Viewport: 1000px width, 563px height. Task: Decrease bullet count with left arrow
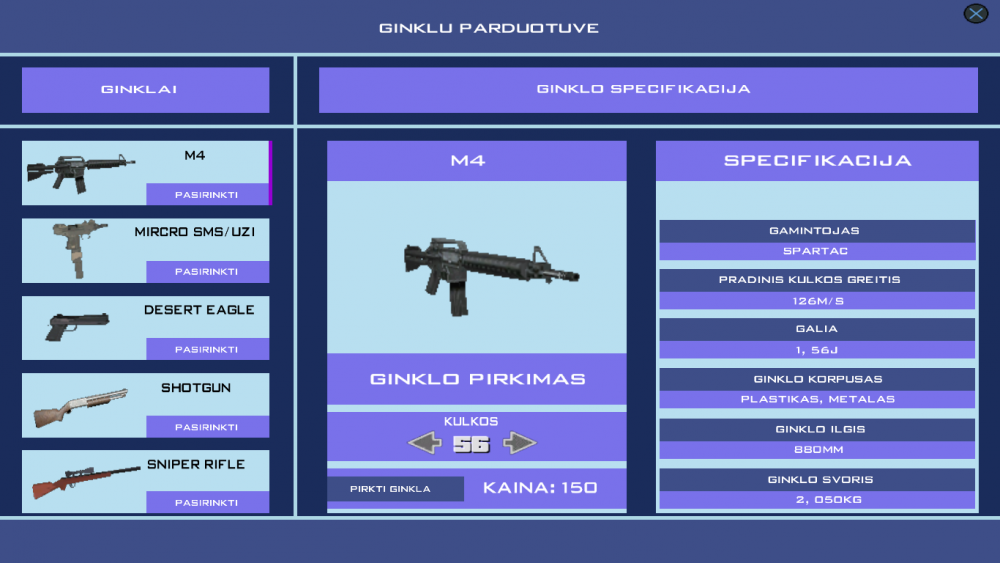(425, 443)
